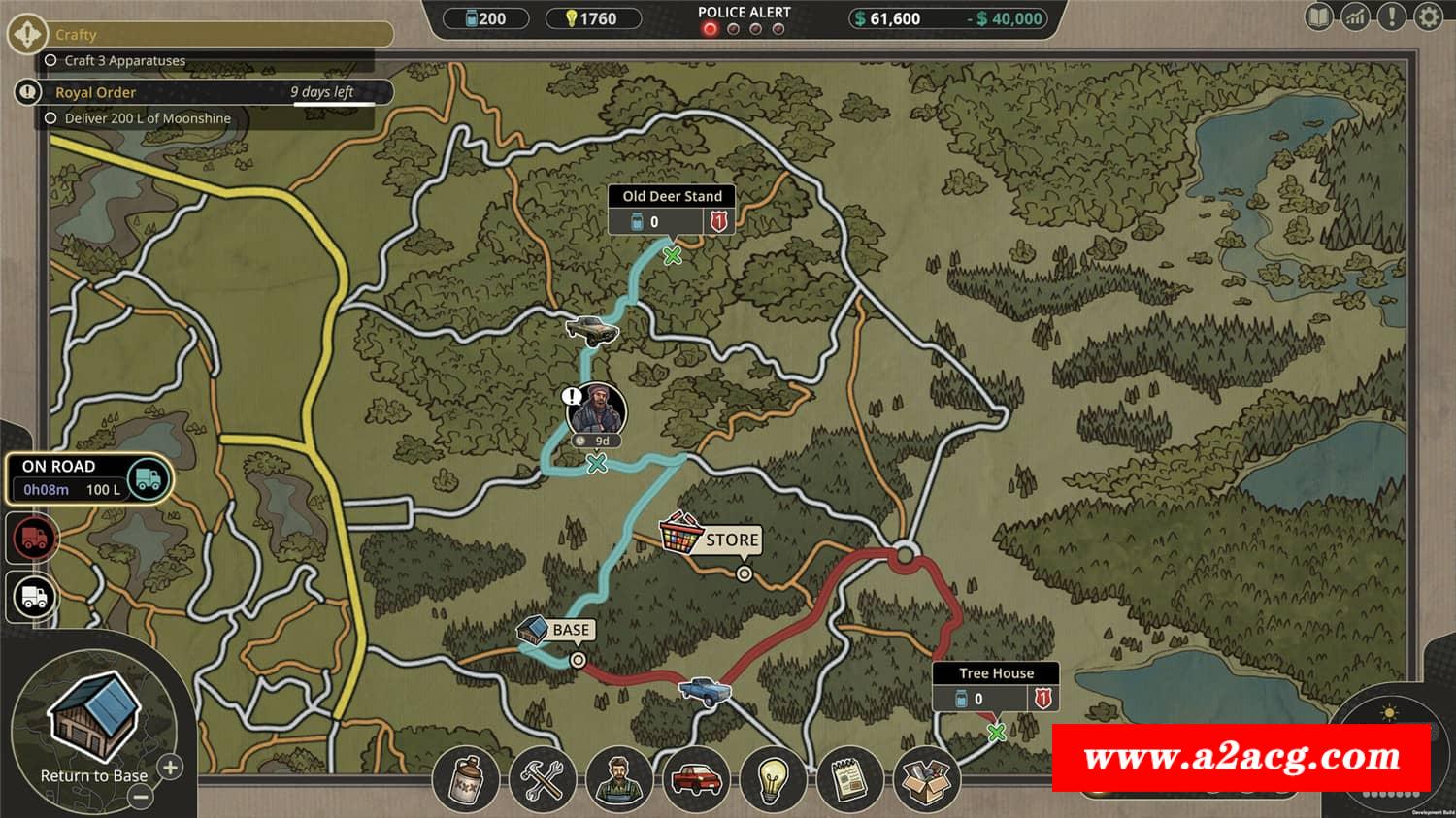Viewport: 1456px width, 818px height.
Task: Zoom out the map with minus button
Action: [x=141, y=798]
